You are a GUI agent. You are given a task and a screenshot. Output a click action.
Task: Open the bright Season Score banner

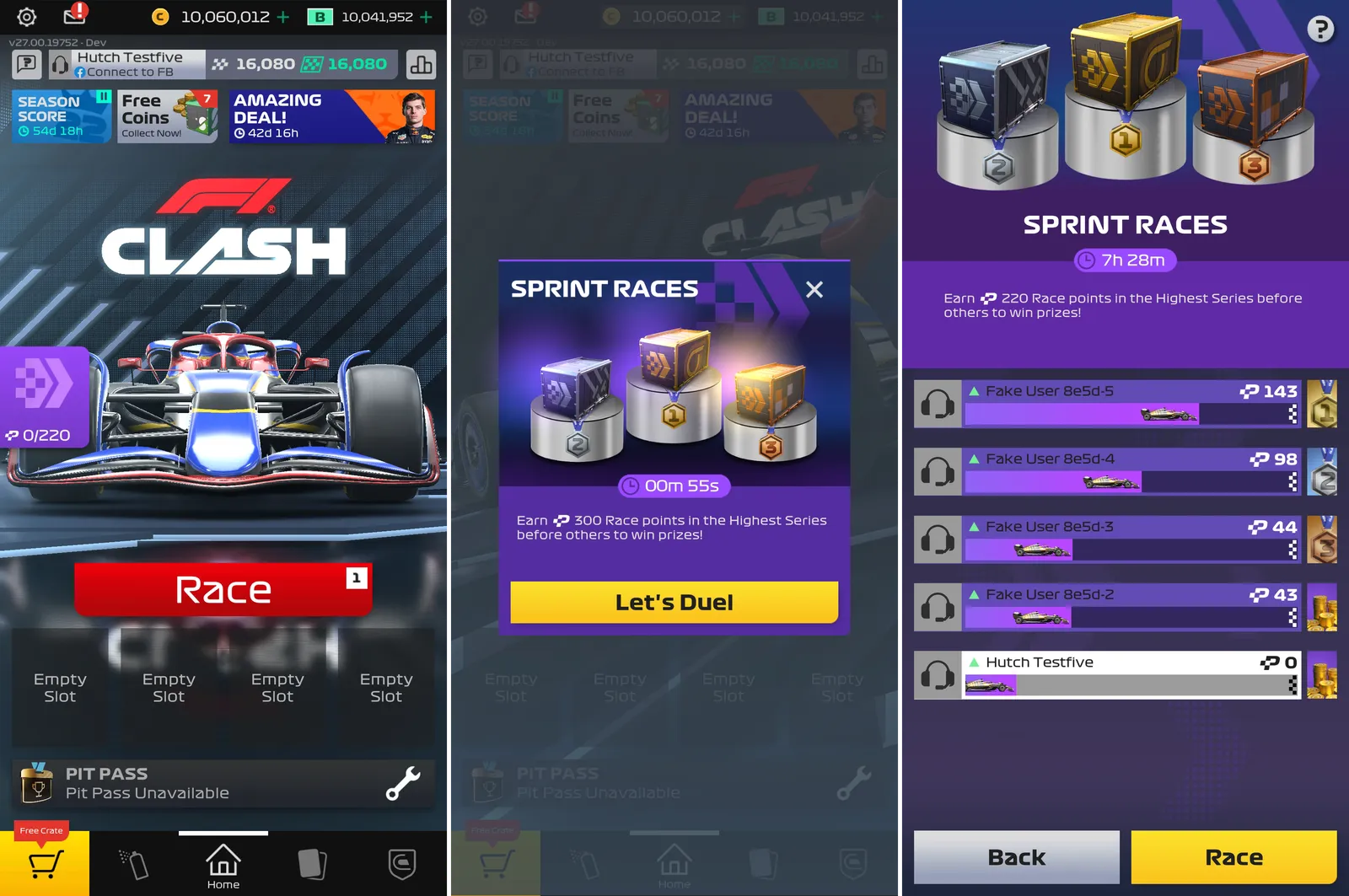(x=61, y=116)
